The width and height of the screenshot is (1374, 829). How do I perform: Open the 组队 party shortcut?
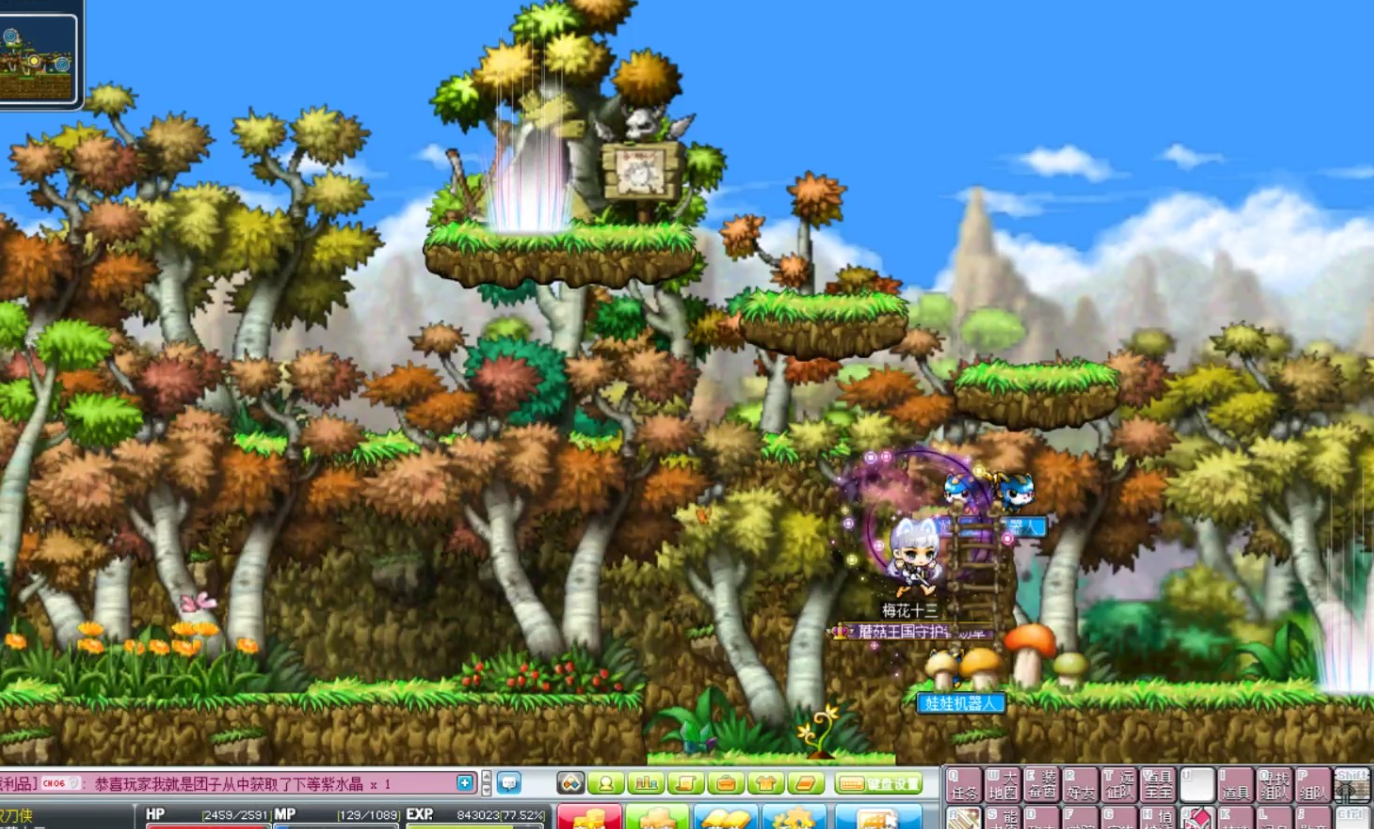(1313, 785)
